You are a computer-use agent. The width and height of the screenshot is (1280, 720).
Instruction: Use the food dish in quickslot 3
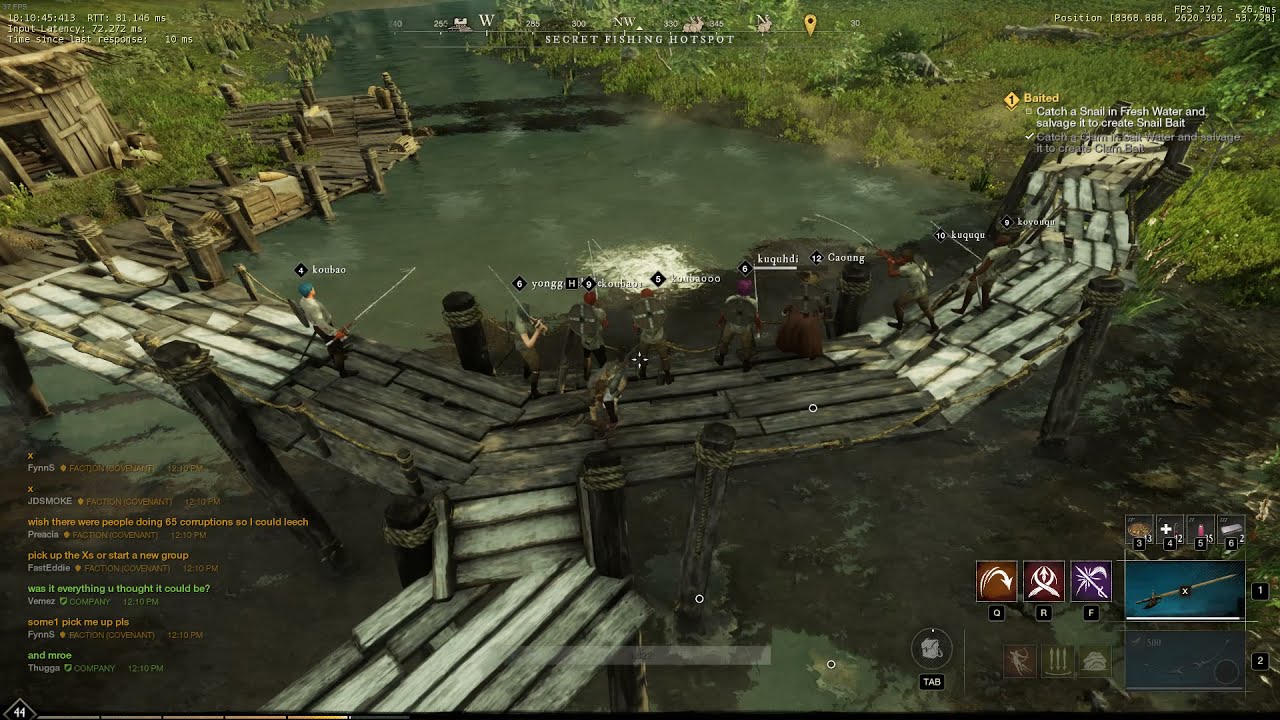[x=1139, y=530]
